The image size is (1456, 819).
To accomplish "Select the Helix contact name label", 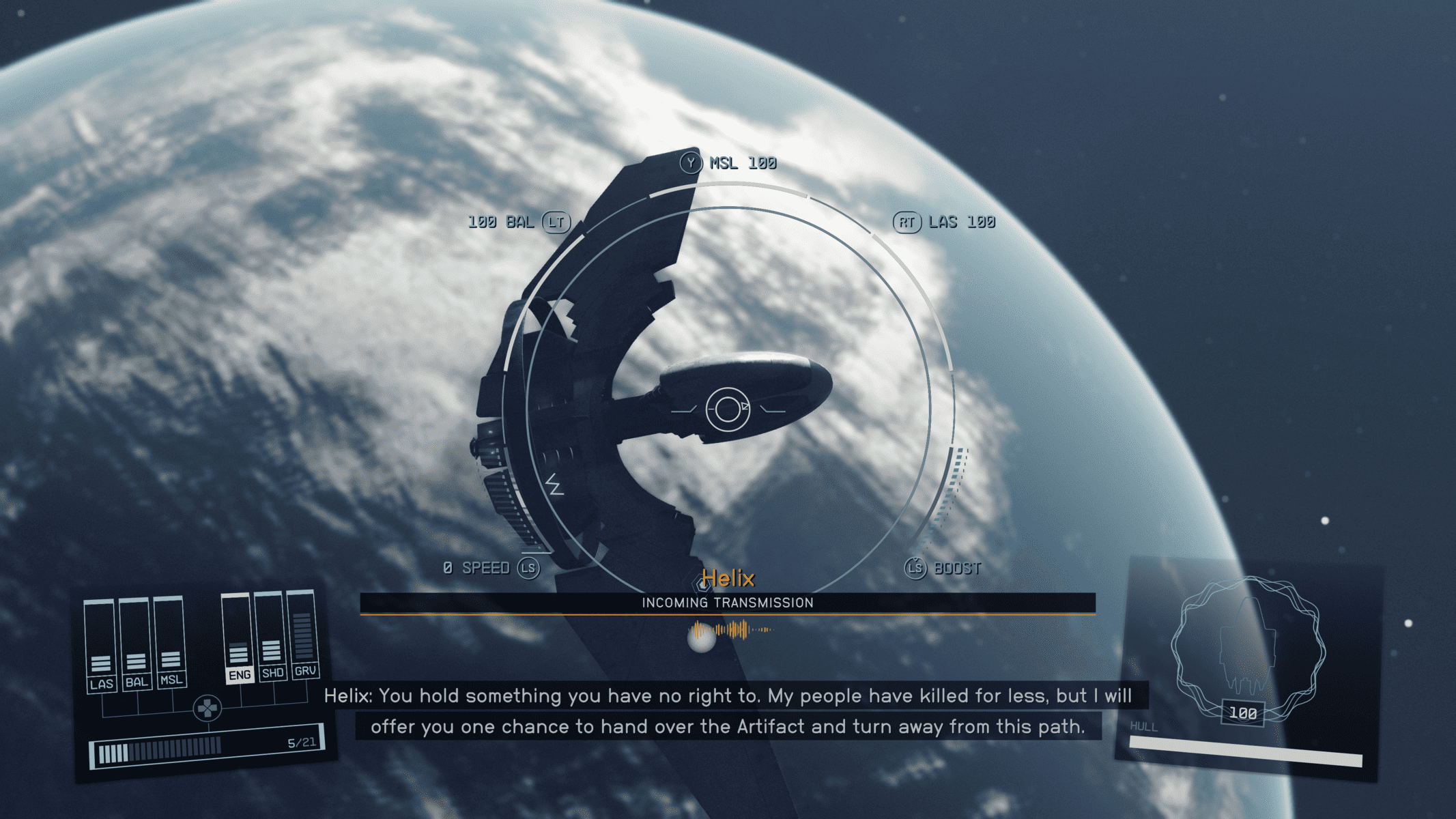I will click(x=727, y=577).
